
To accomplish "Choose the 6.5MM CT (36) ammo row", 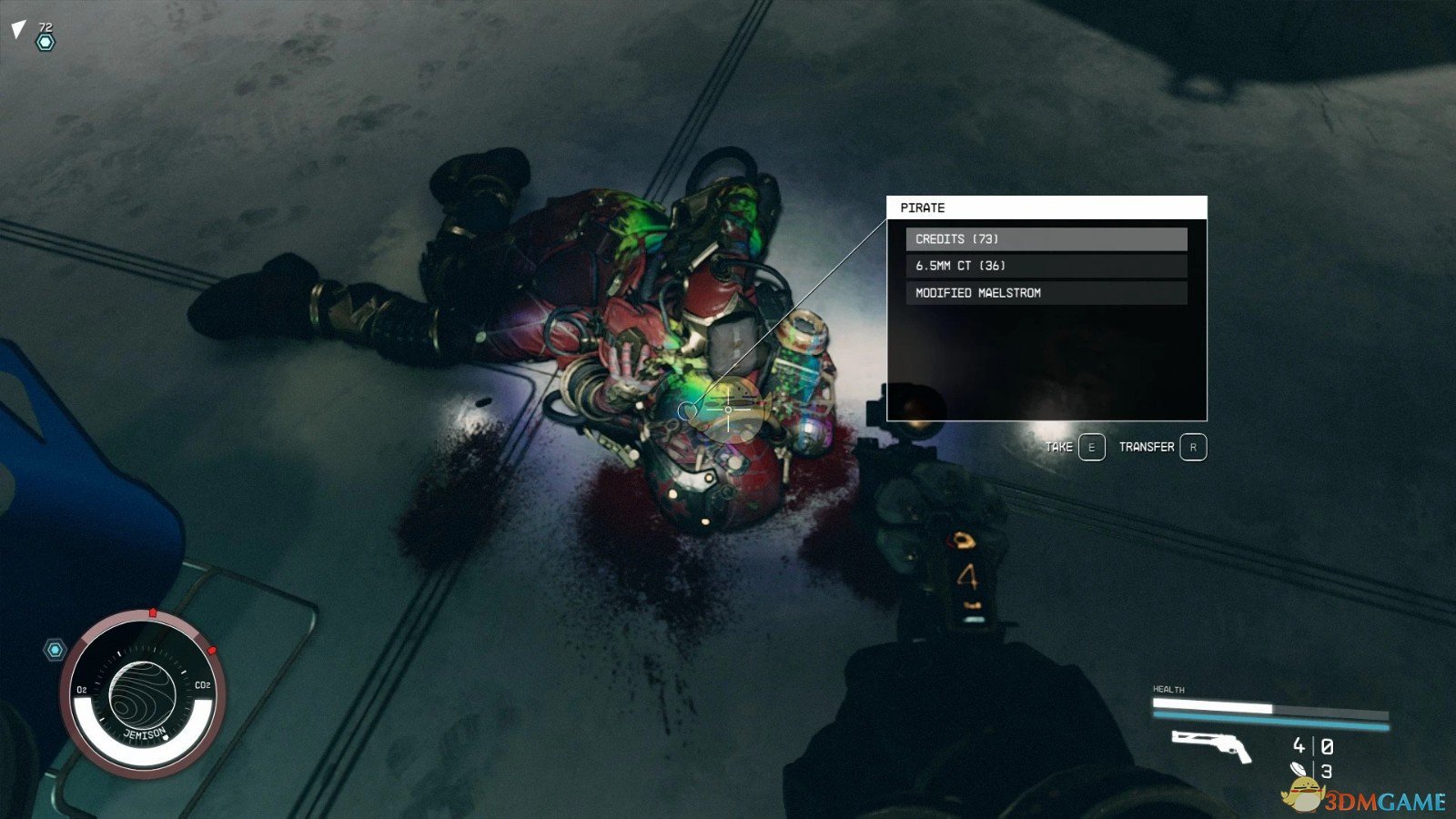I will pyautogui.click(x=1046, y=266).
